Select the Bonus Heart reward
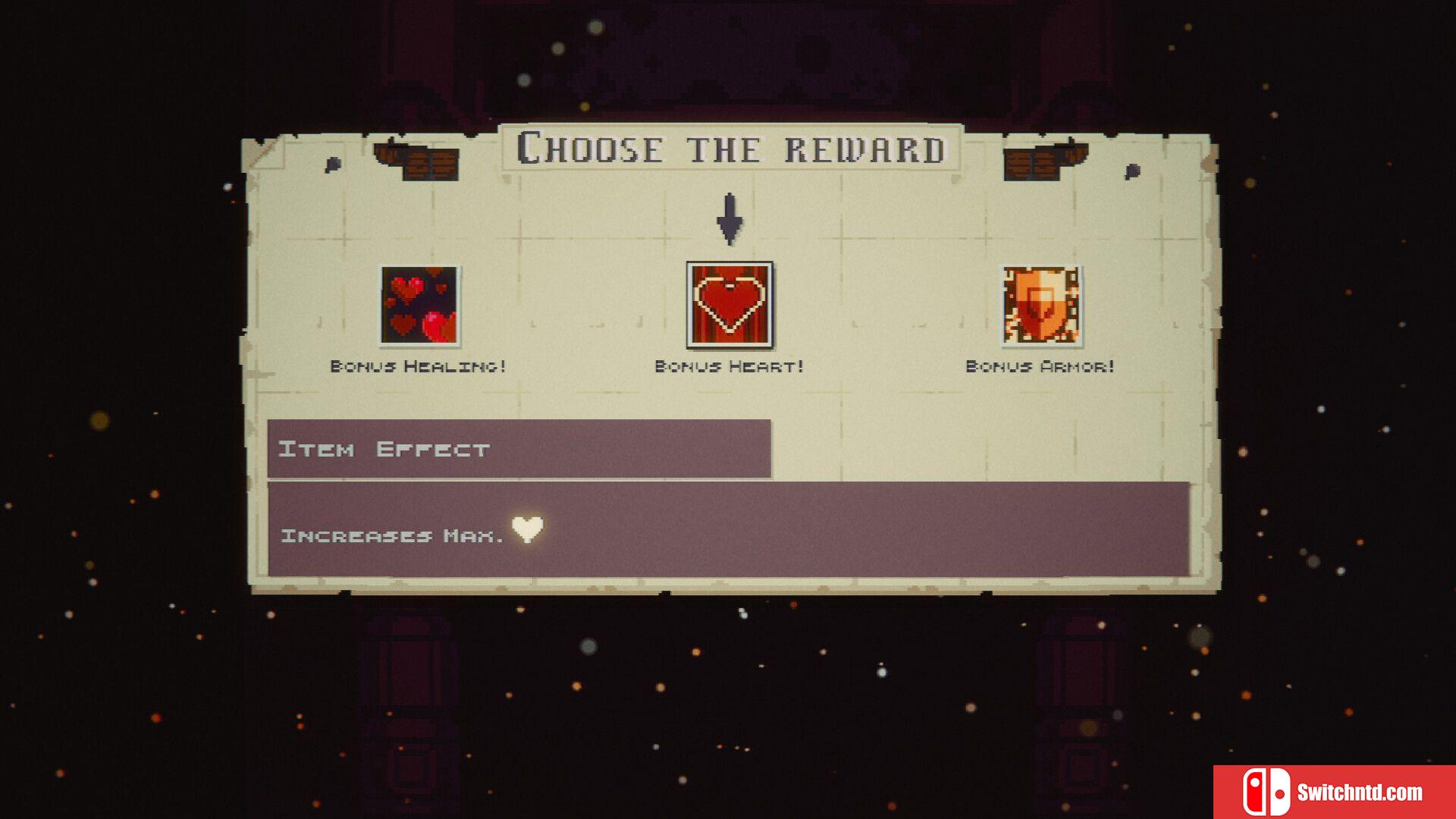The height and width of the screenshot is (819, 1456). point(730,305)
